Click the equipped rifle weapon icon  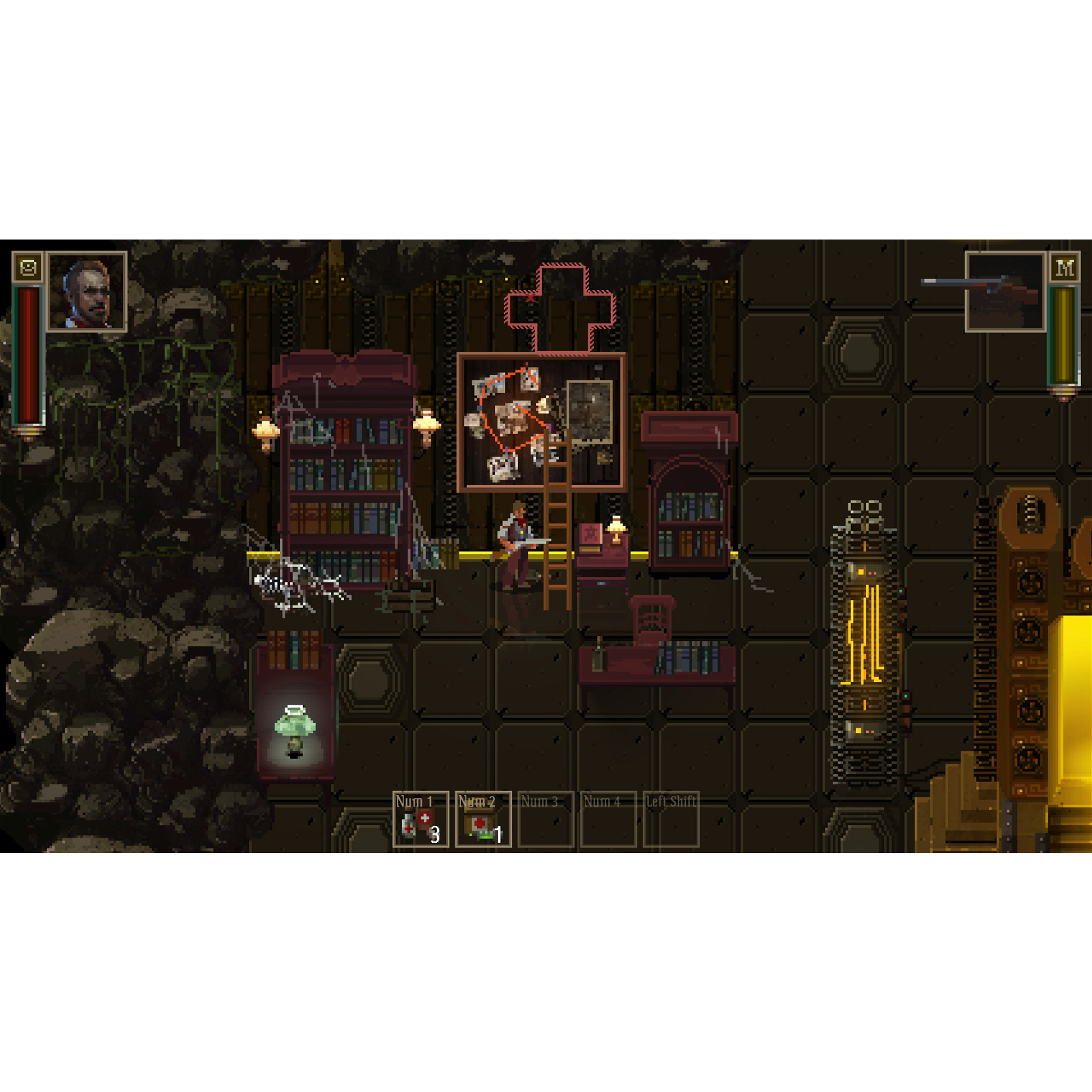tap(1005, 292)
